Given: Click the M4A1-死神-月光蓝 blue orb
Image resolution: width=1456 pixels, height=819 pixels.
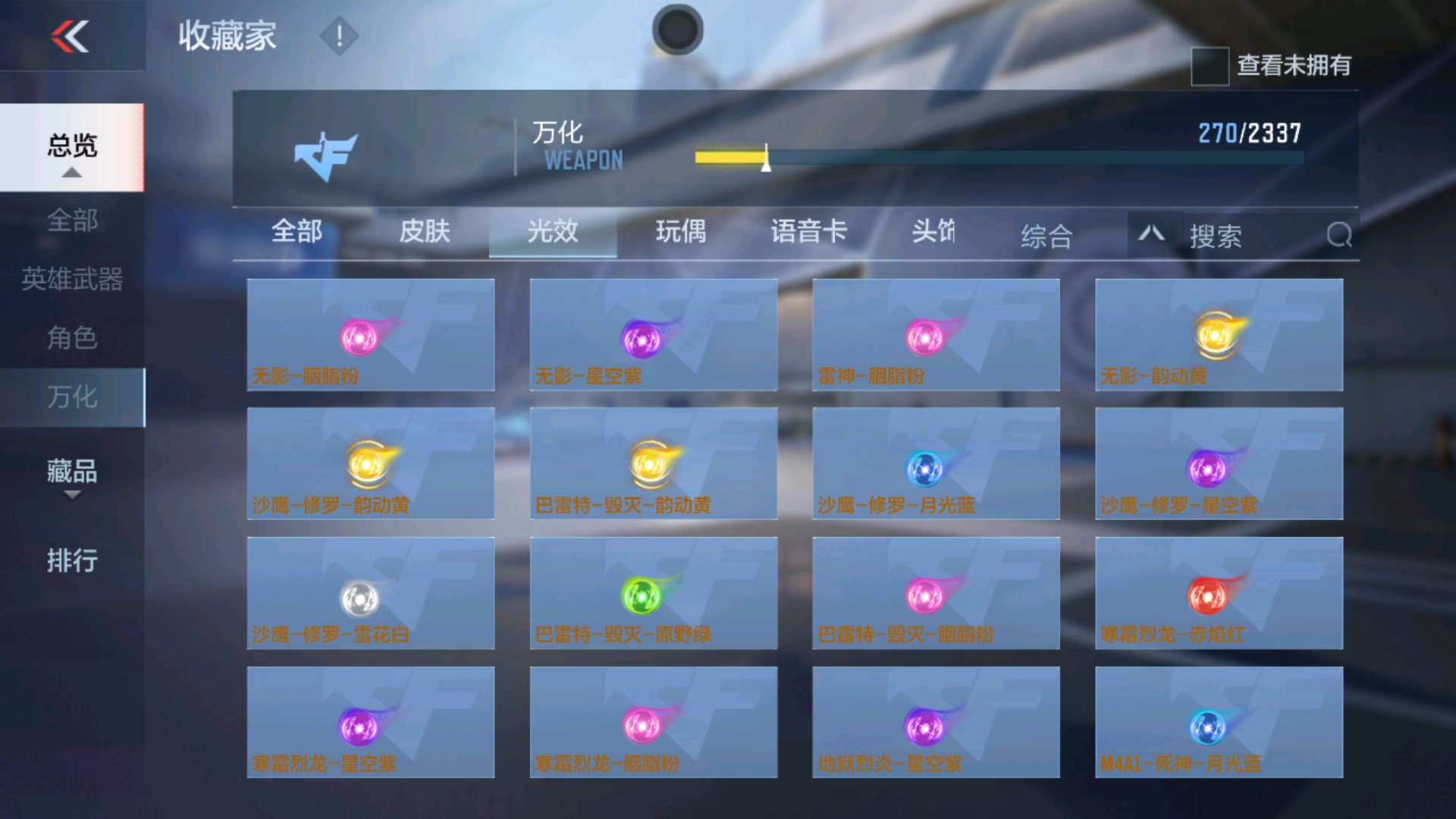Looking at the screenshot, I should click(1218, 723).
